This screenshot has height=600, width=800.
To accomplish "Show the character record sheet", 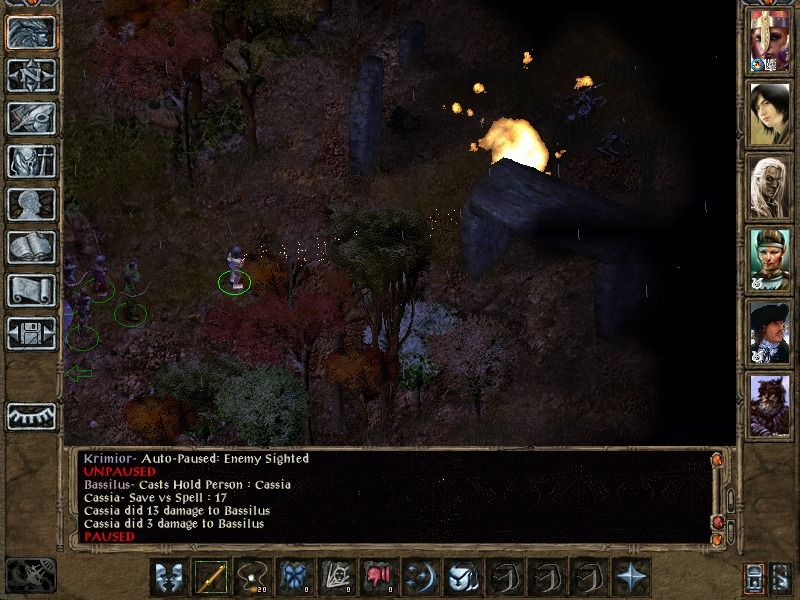I will coord(31,204).
